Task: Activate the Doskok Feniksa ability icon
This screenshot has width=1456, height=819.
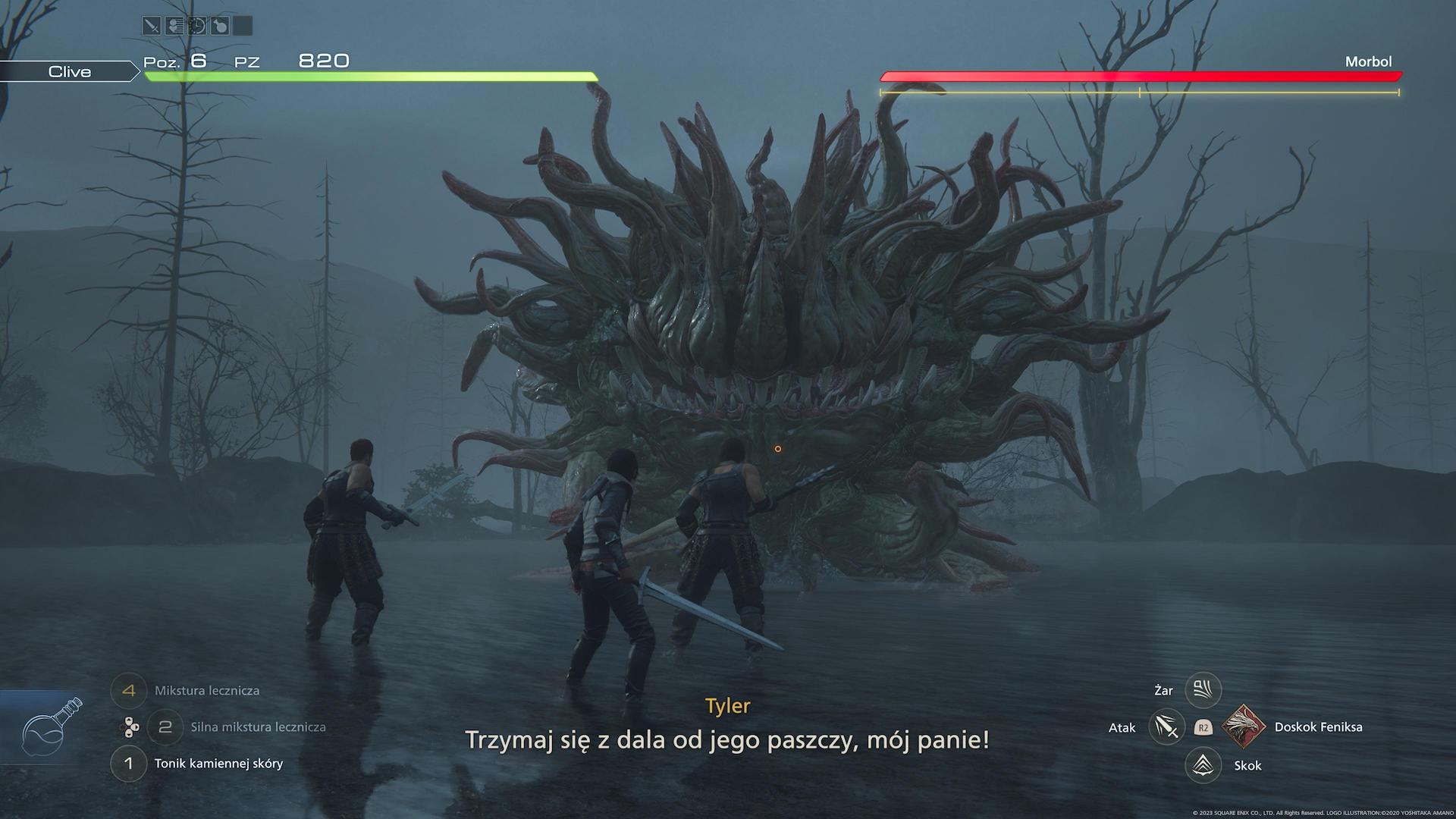Action: [x=1244, y=726]
